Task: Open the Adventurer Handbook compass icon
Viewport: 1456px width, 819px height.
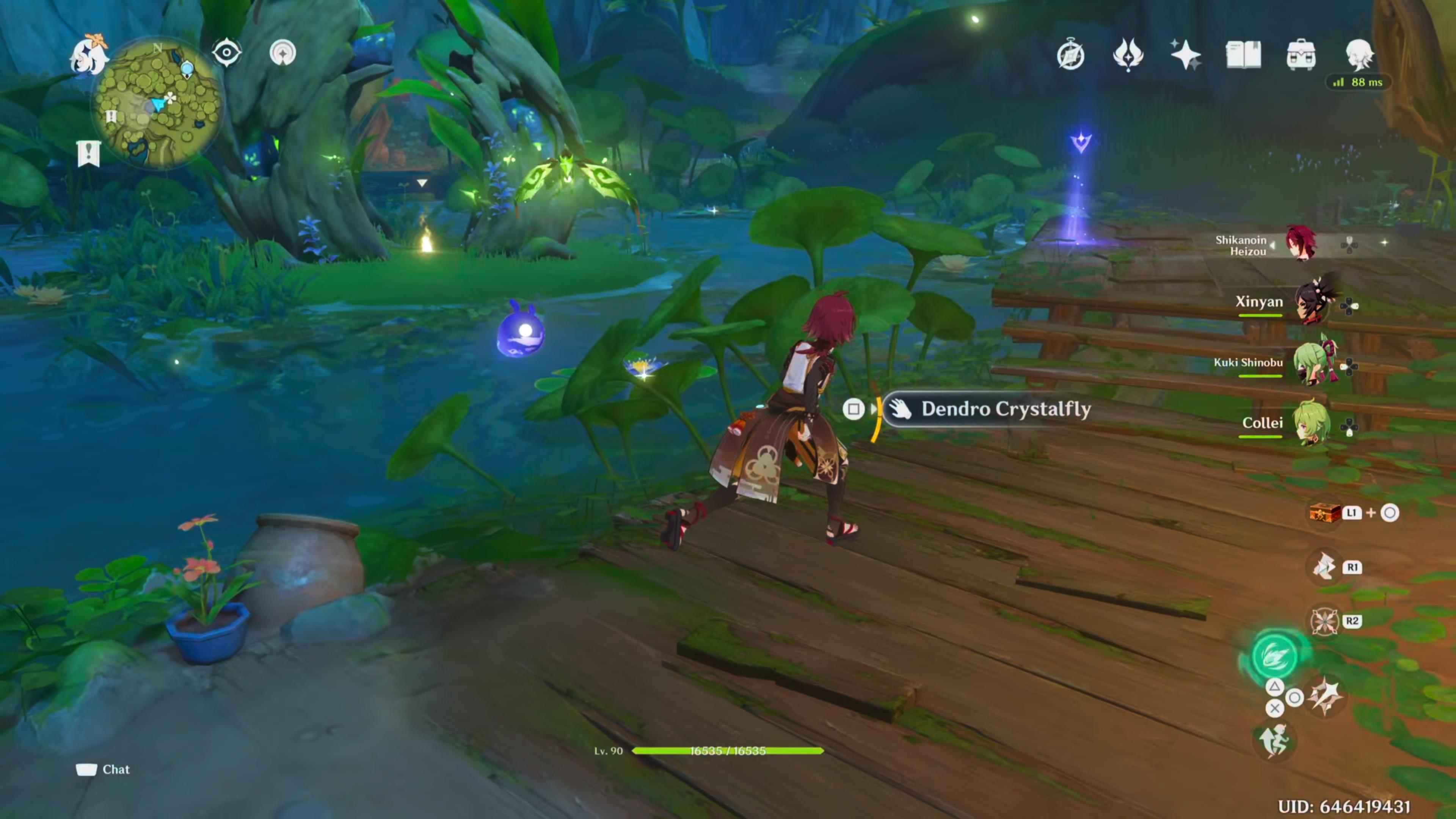Action: (x=1070, y=54)
